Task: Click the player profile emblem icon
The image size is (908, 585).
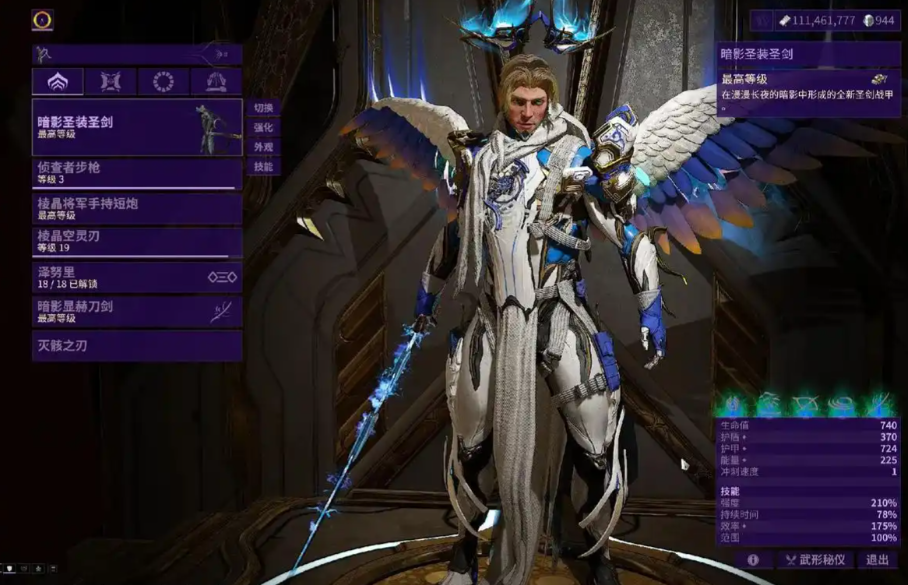Action: [x=42, y=20]
